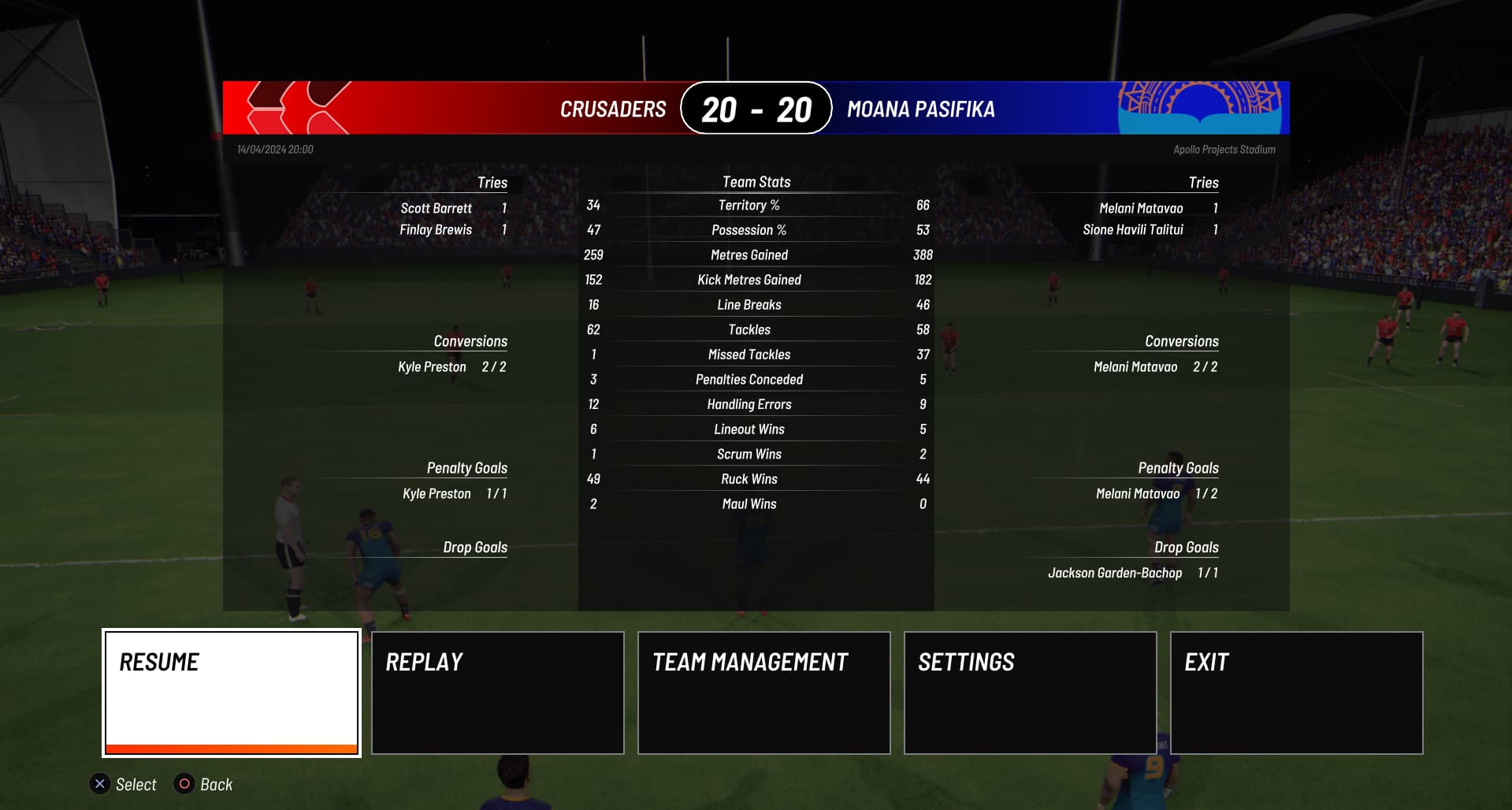Open the Settings menu
1512x810 pixels.
pos(1030,693)
